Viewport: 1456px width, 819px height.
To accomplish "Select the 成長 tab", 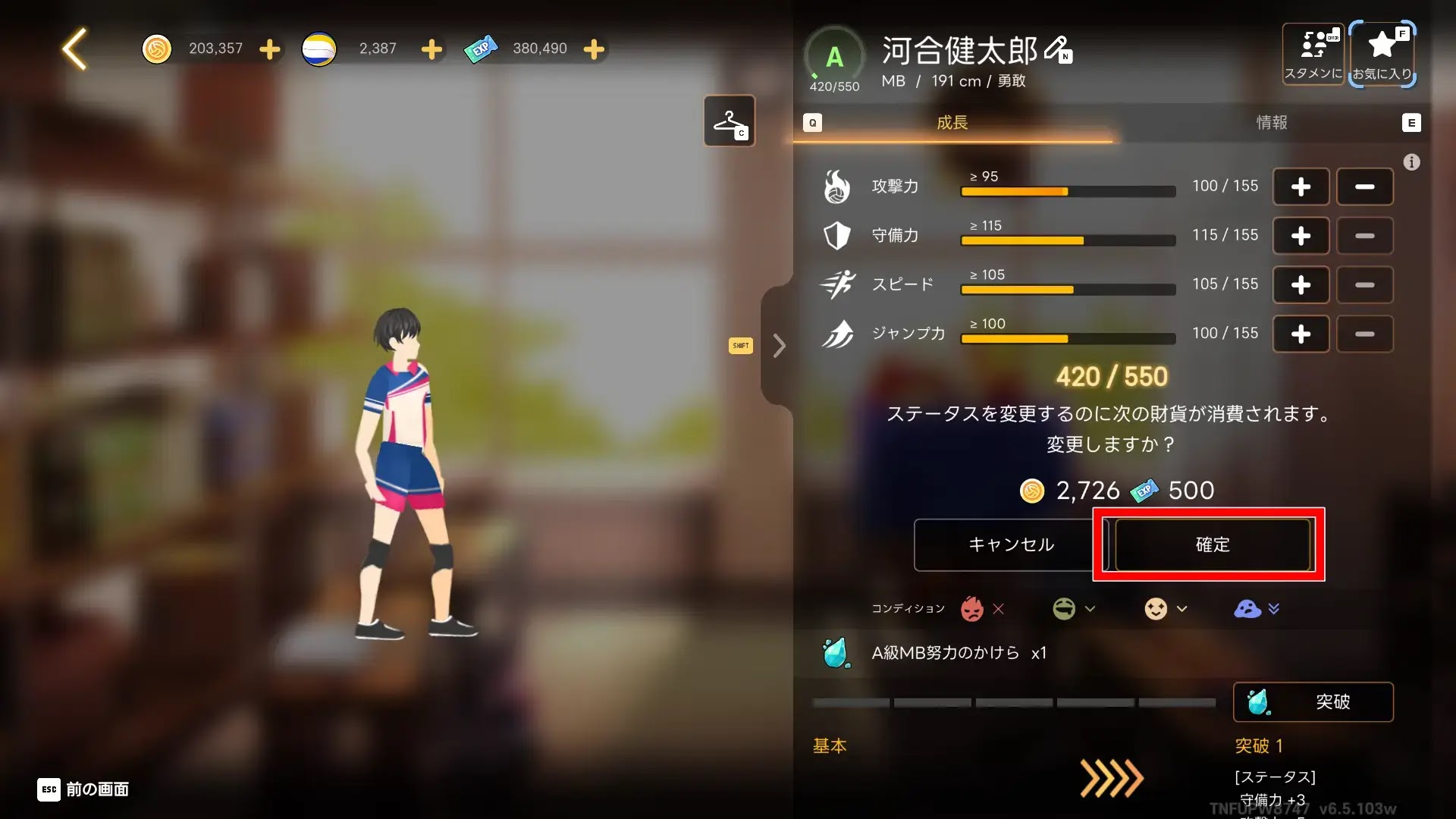I will (952, 123).
